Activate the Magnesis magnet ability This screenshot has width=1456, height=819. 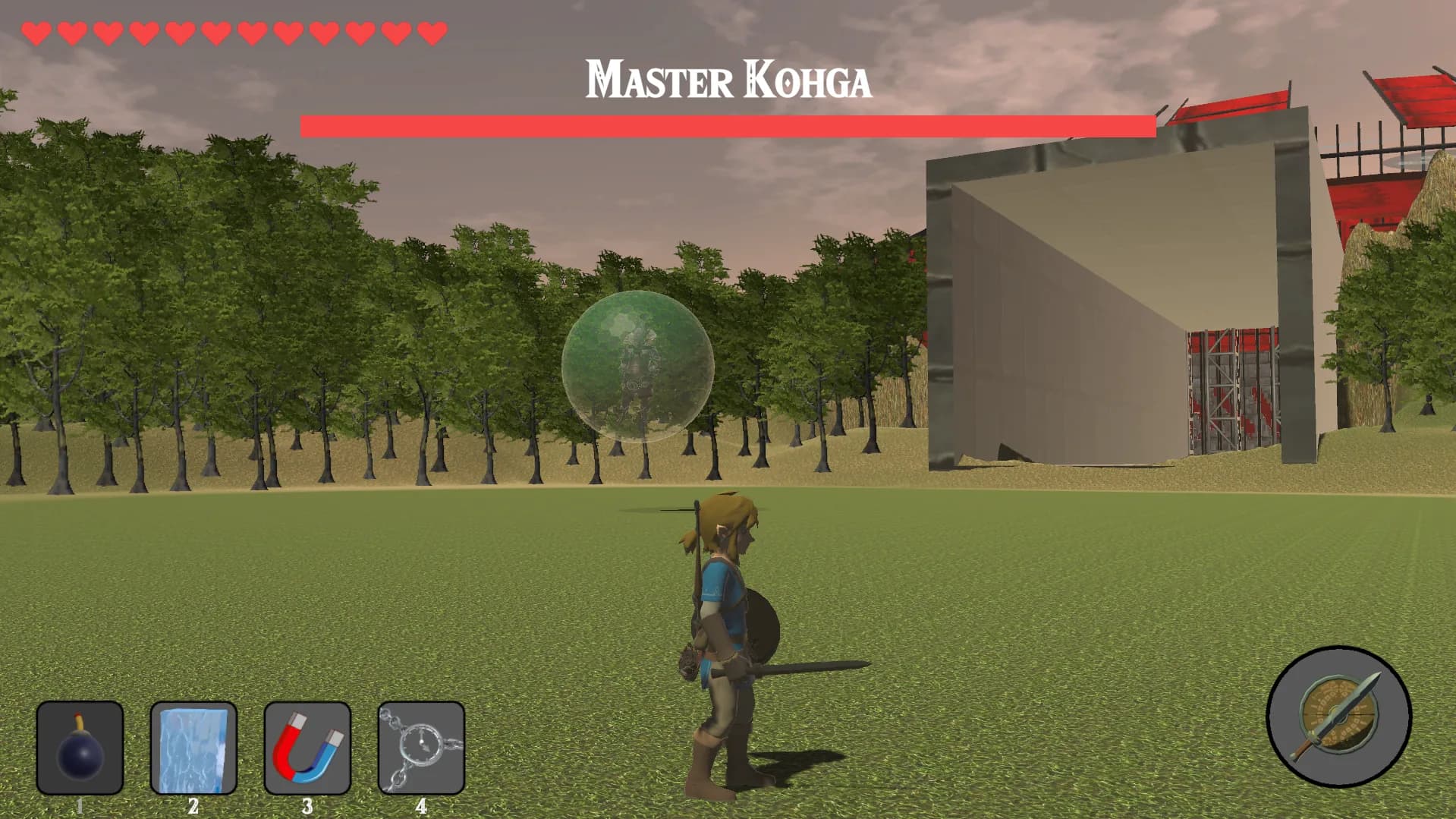point(307,748)
